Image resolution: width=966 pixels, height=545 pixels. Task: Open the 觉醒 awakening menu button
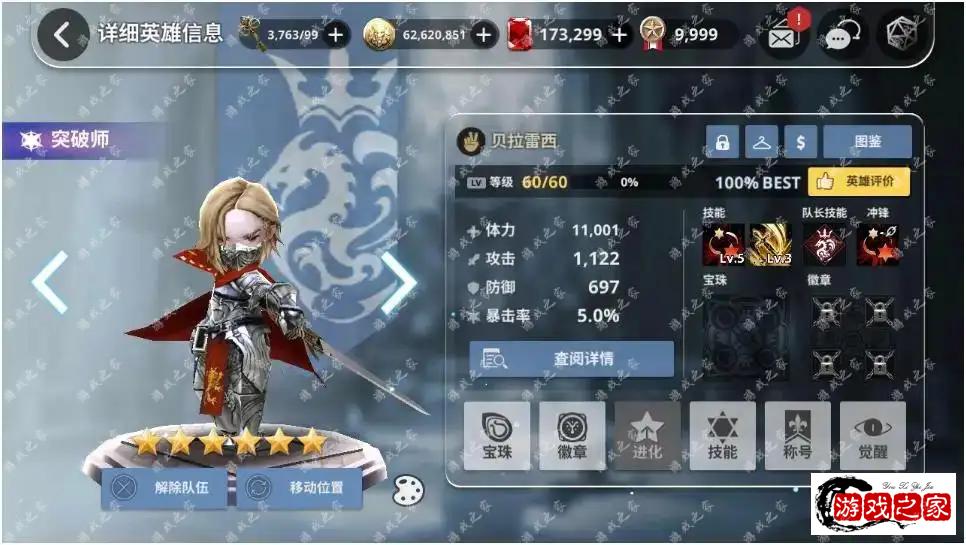click(x=872, y=436)
